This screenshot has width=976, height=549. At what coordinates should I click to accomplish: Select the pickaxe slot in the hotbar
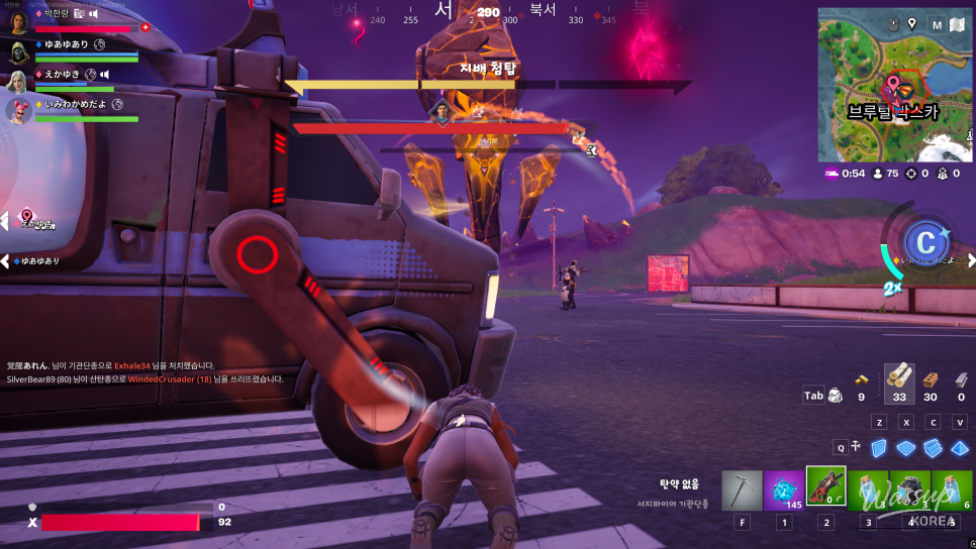coord(742,490)
